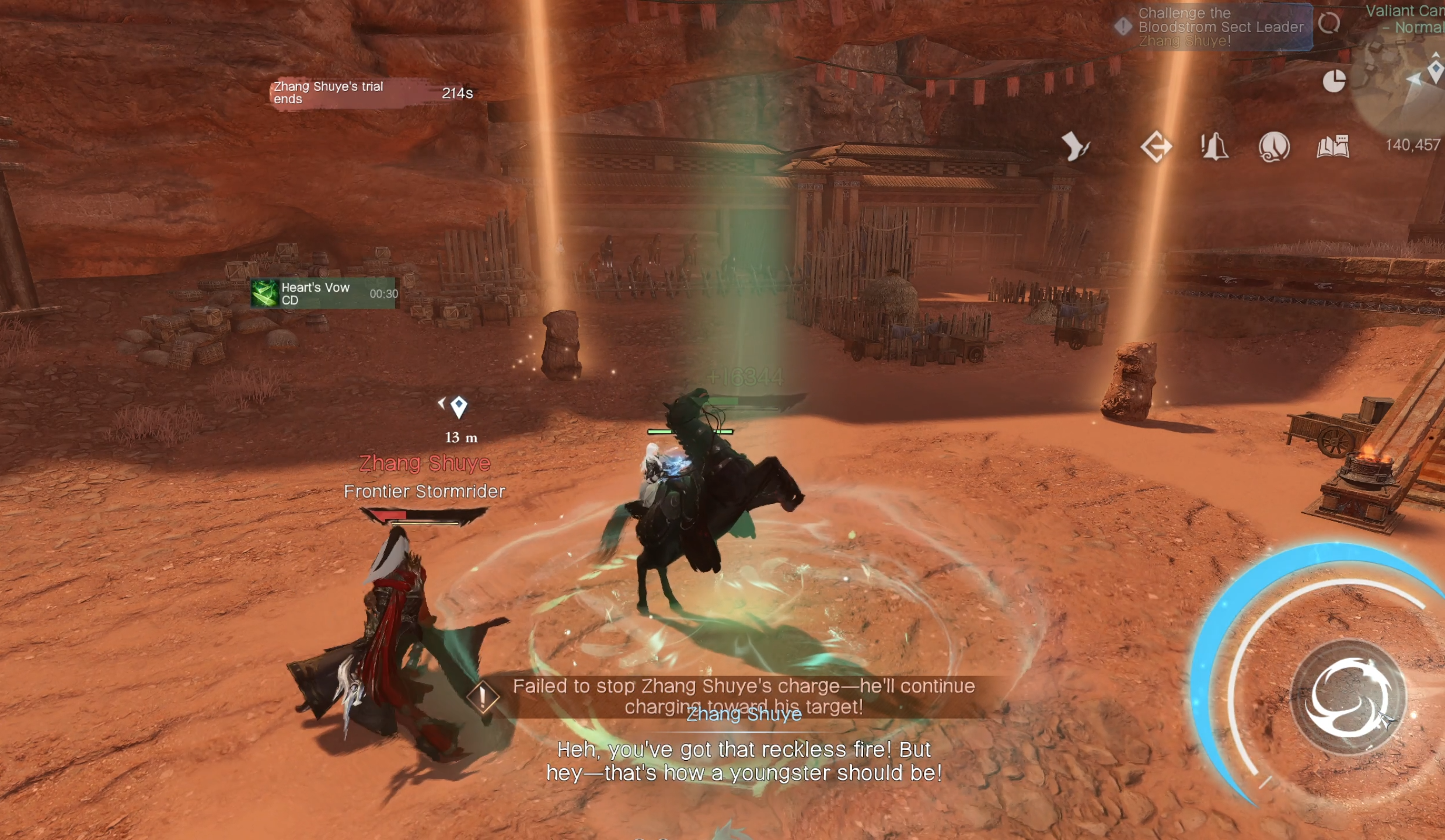Click the diamond waypoint marker showing 13 m
The image size is (1445, 840).
(x=459, y=406)
